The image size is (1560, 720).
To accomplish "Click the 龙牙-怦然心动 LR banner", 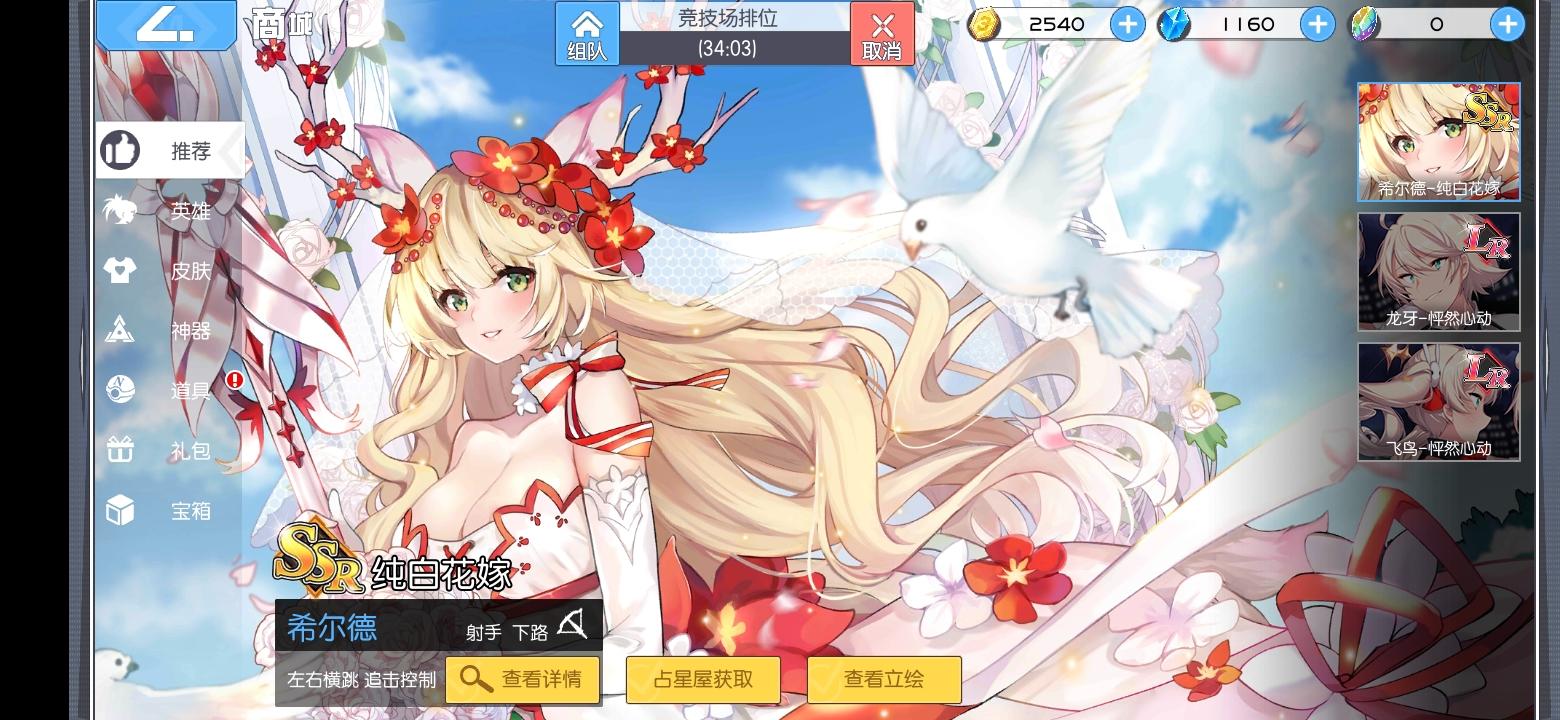I will point(1437,270).
